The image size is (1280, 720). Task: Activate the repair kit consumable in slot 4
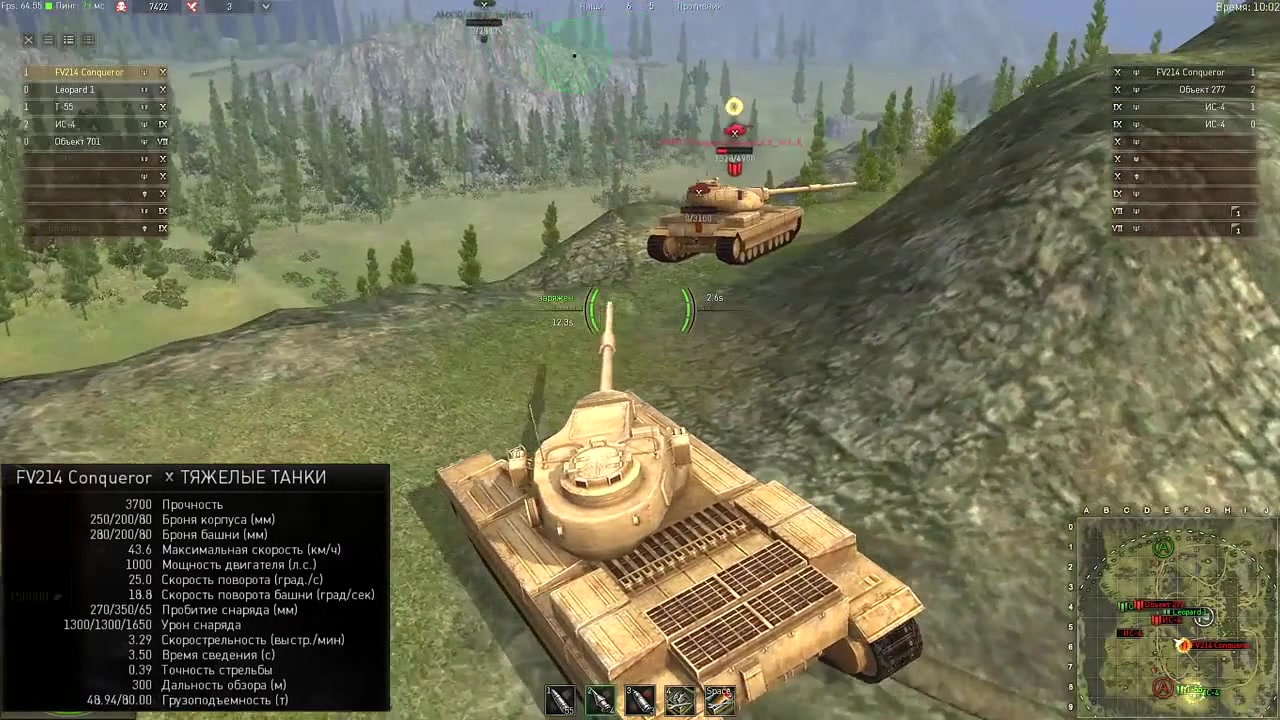point(680,700)
